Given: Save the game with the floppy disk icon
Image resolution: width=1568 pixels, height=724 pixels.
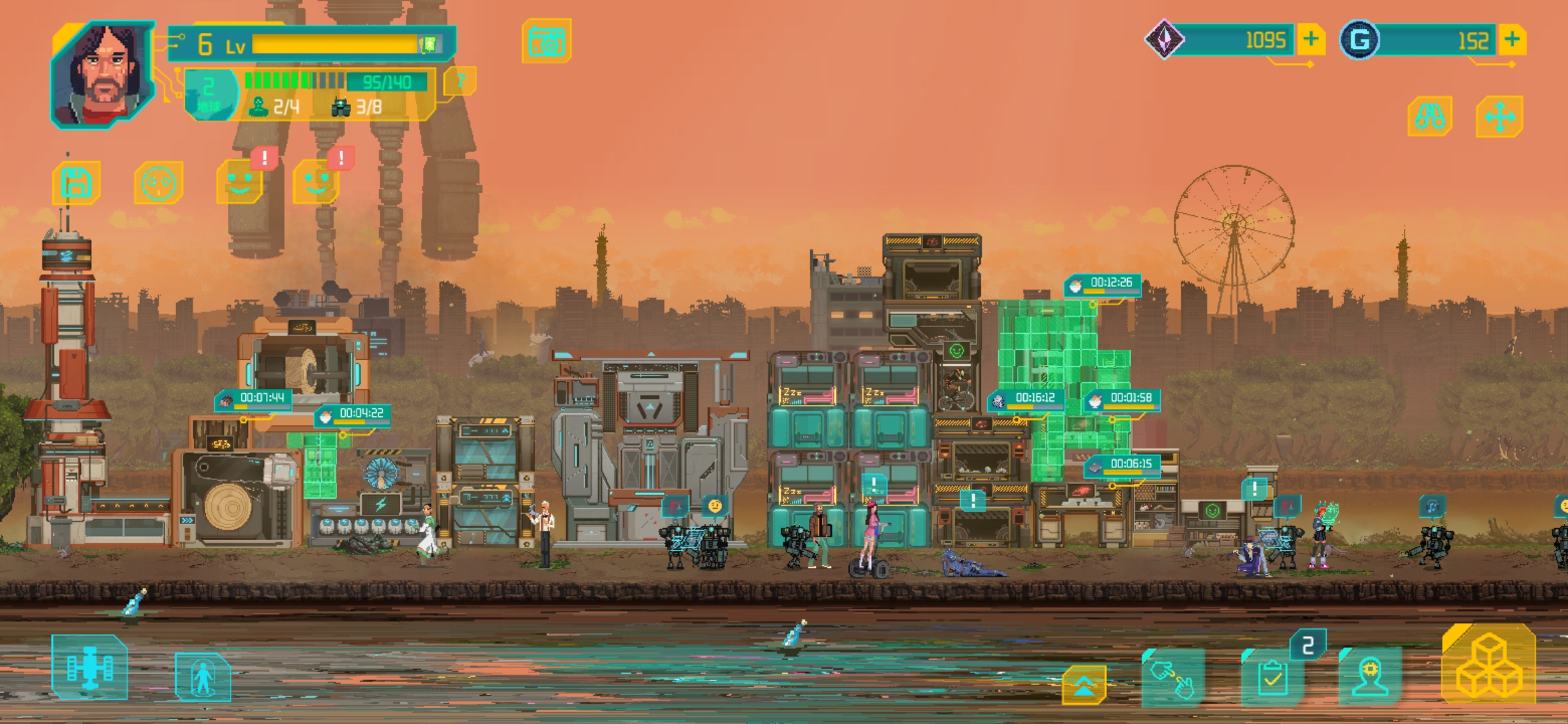Looking at the screenshot, I should pos(76,182).
